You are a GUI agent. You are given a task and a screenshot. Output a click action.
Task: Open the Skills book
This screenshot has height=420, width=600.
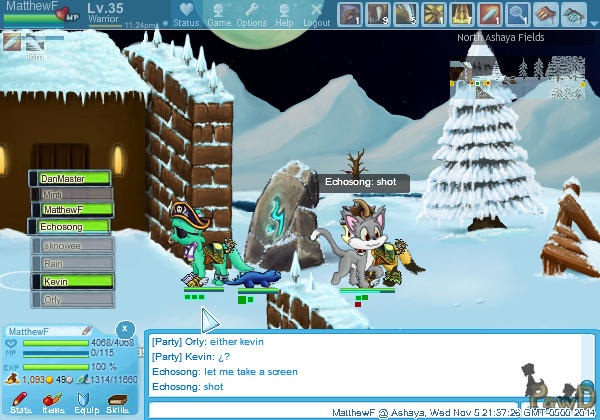[118, 402]
